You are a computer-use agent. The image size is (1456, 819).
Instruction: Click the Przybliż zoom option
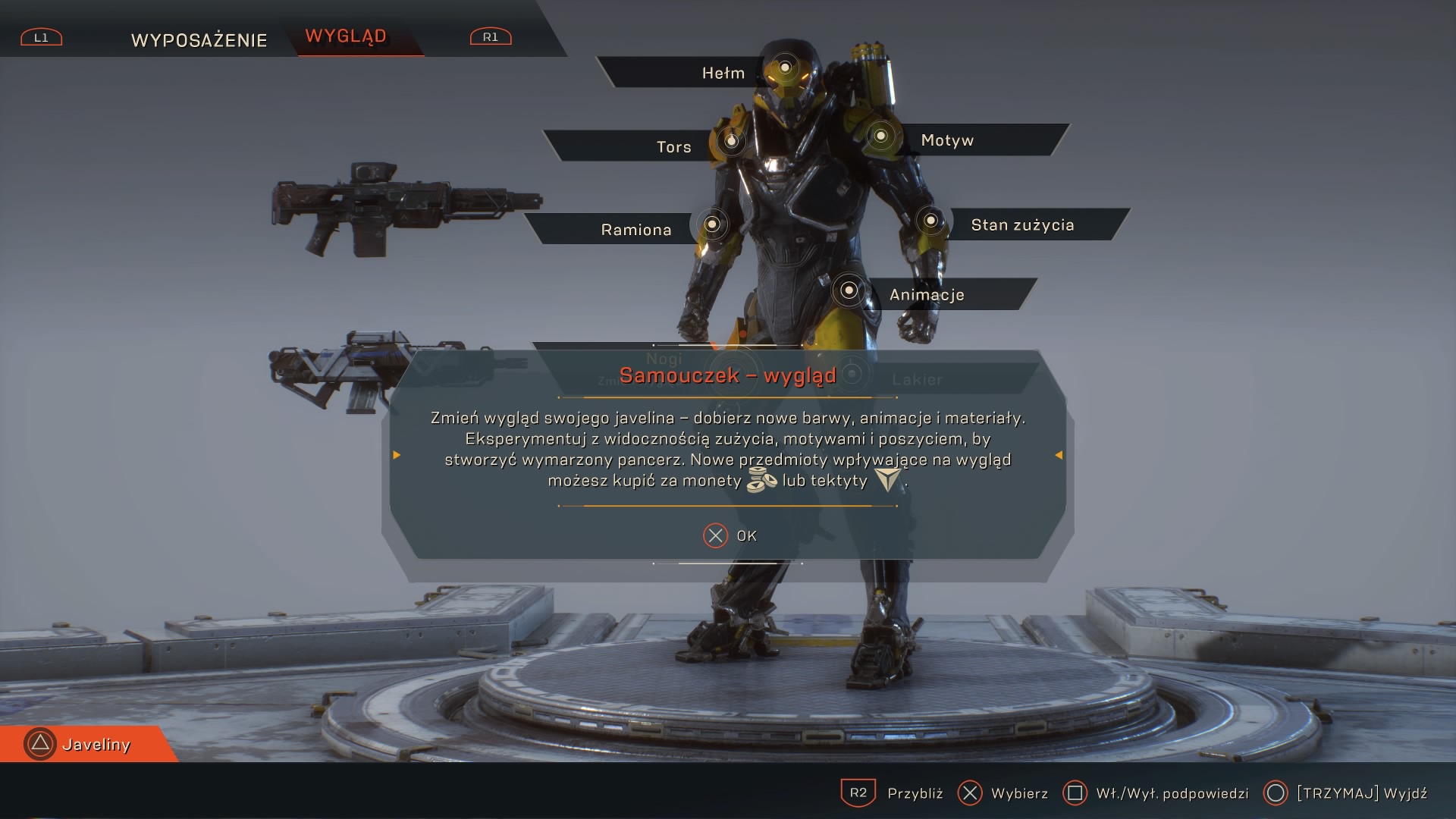(893, 793)
